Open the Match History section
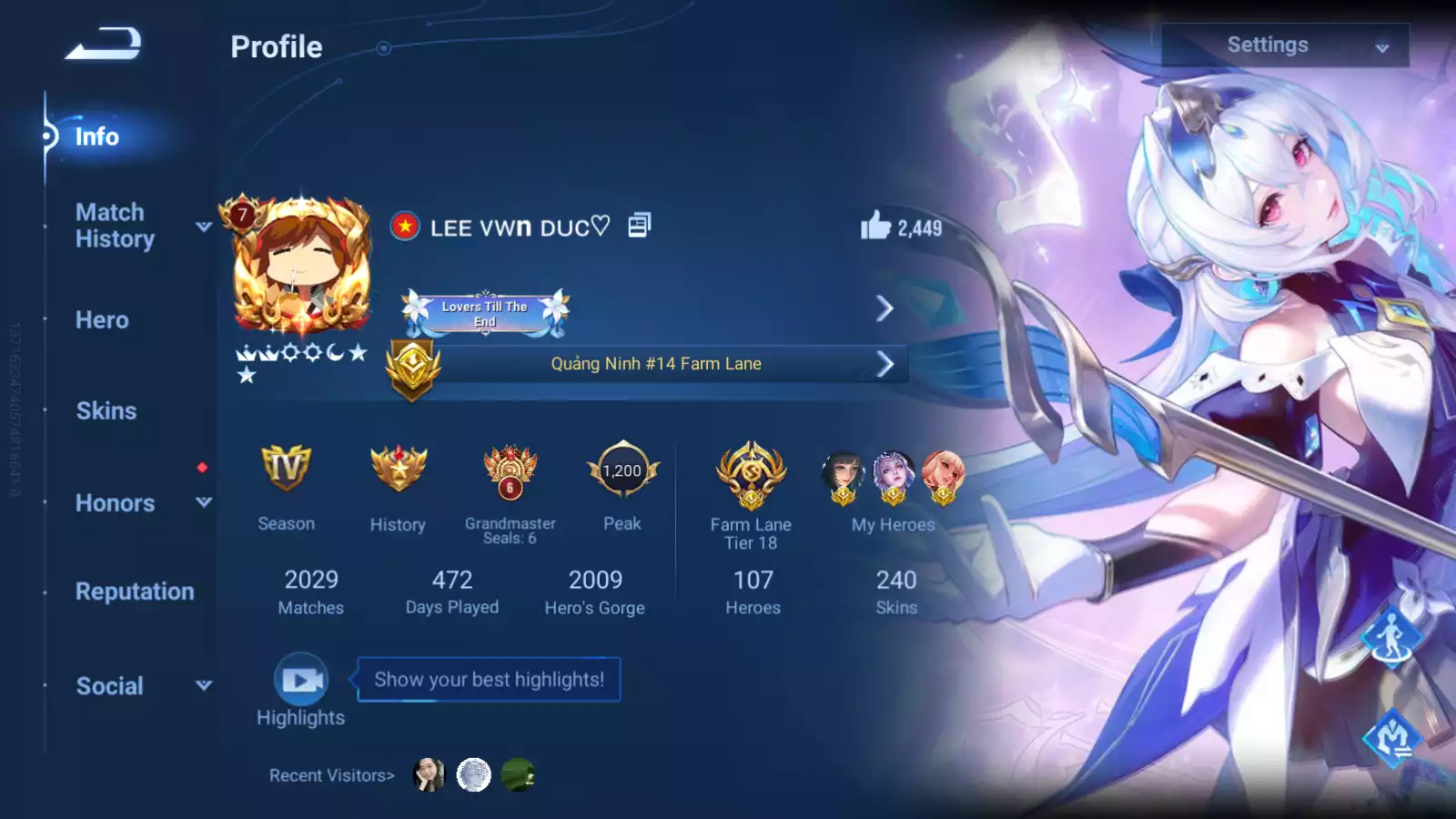This screenshot has width=1456, height=819. click(x=116, y=226)
